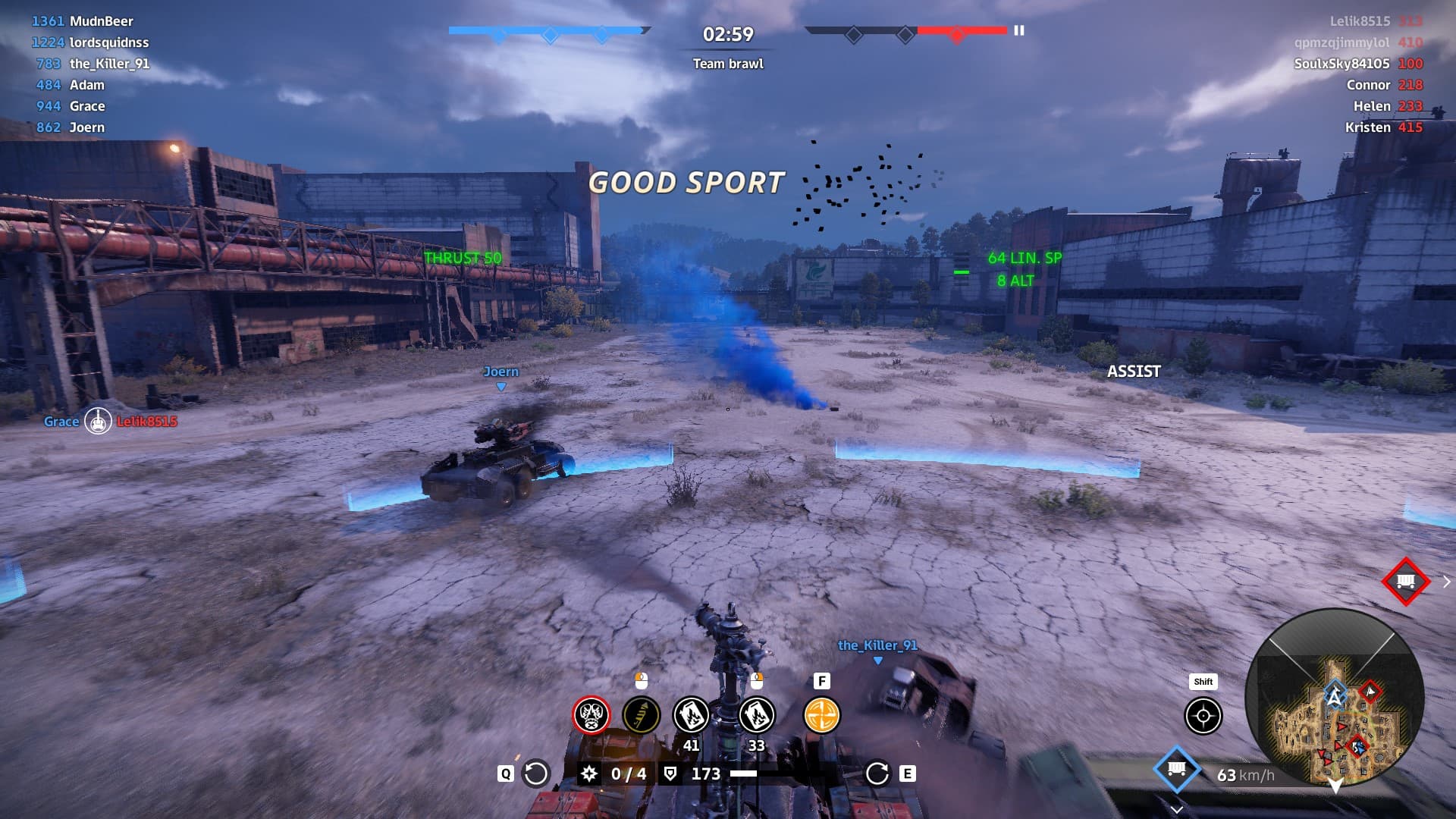Activate the white crosshair aim icon
Image resolution: width=1456 pixels, height=819 pixels.
click(1203, 716)
